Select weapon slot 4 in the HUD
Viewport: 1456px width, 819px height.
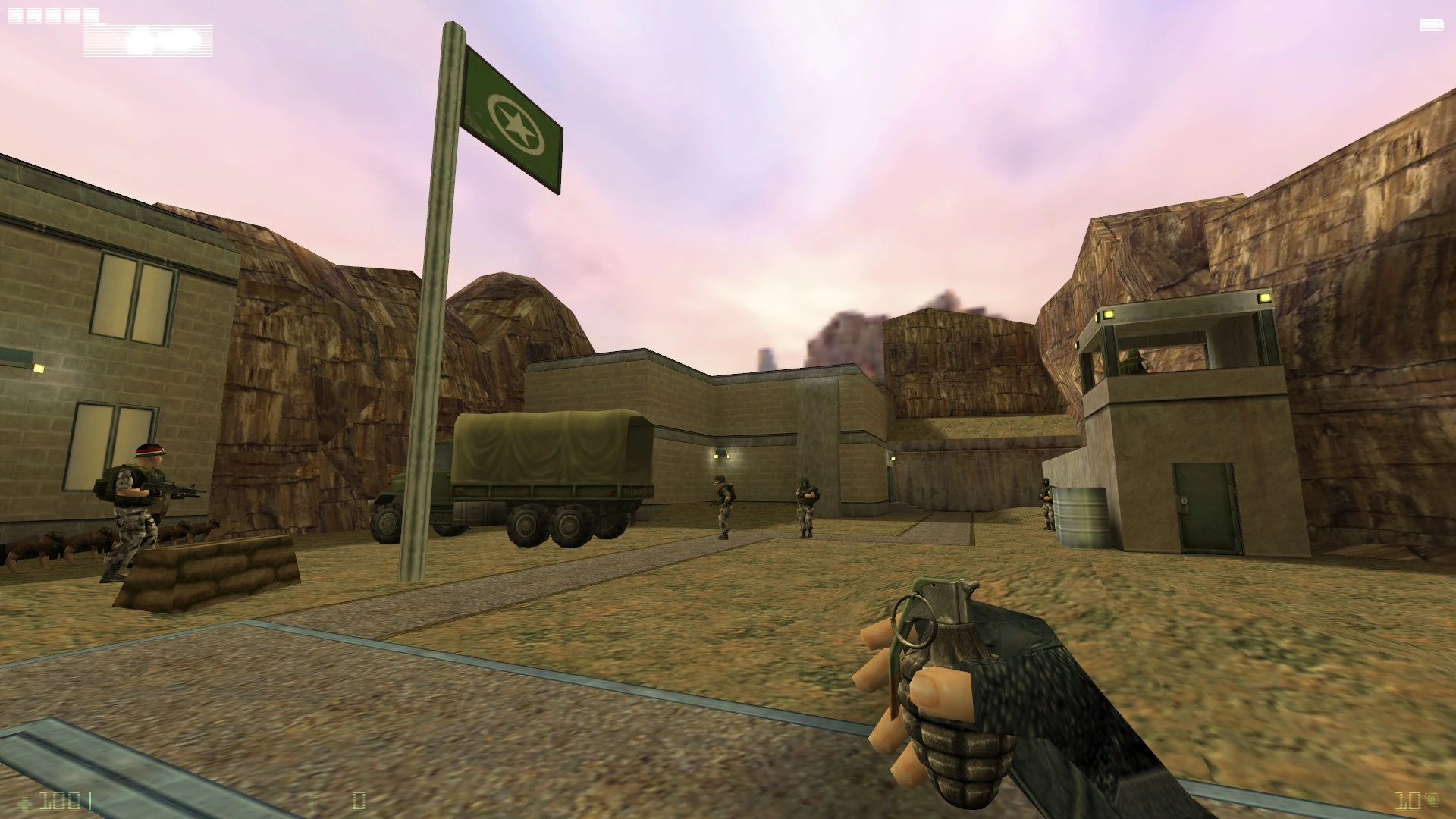[72, 15]
